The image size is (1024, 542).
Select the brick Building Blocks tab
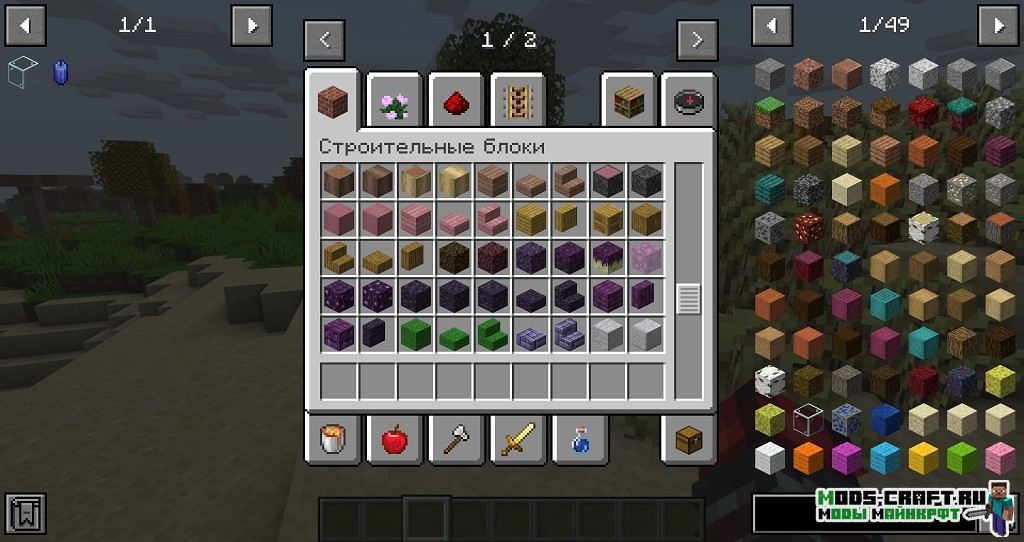[x=333, y=100]
